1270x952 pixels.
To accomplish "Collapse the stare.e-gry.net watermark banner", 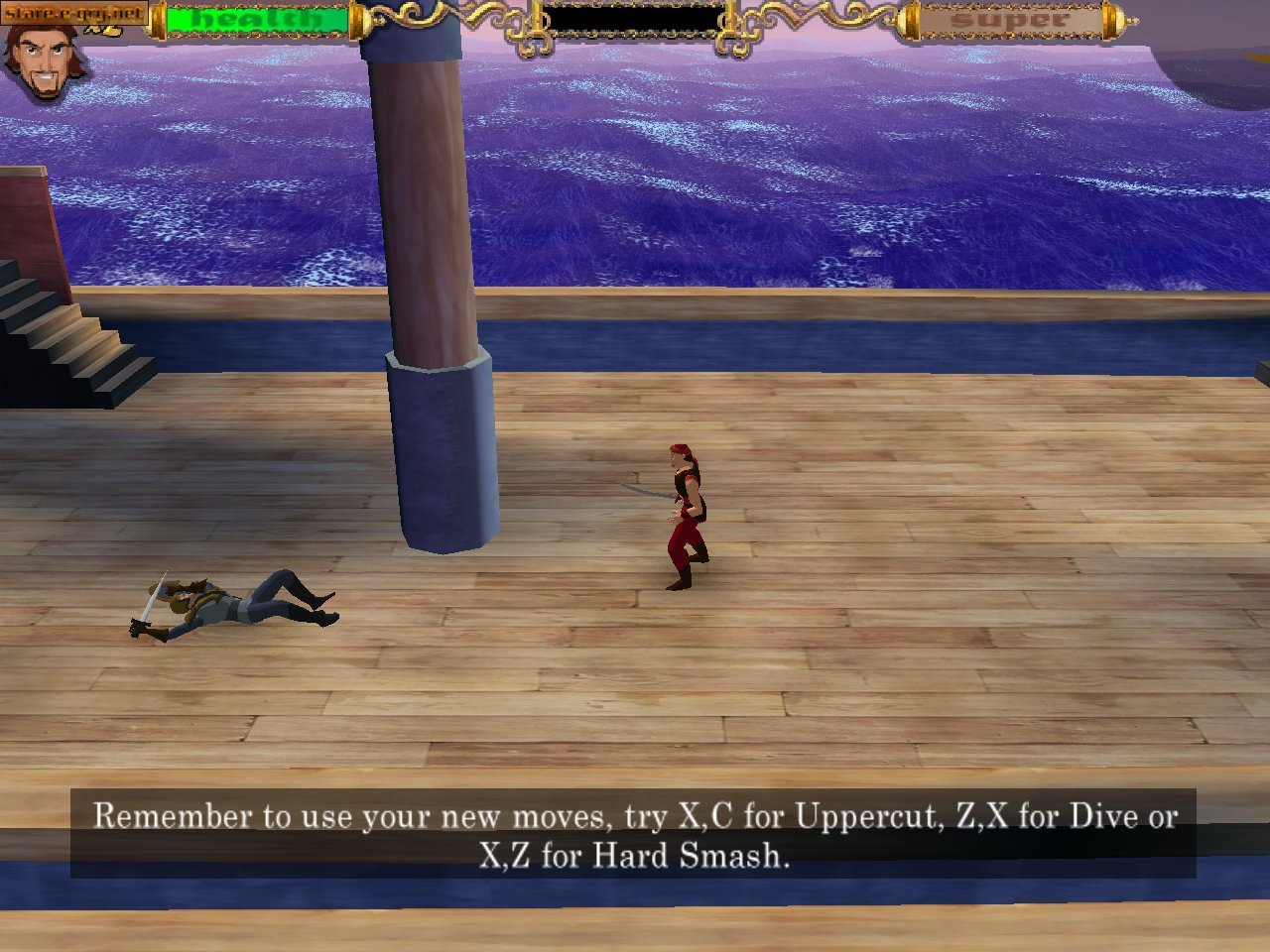I will coord(74,14).
